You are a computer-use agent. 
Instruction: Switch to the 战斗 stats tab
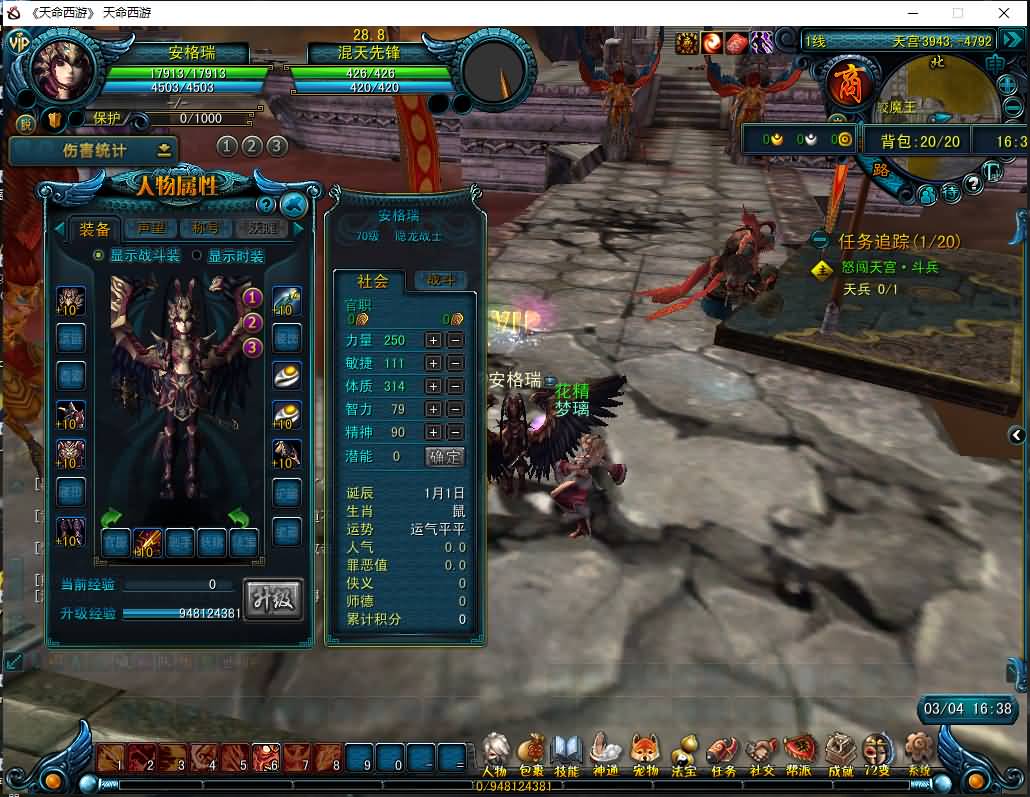click(x=441, y=281)
